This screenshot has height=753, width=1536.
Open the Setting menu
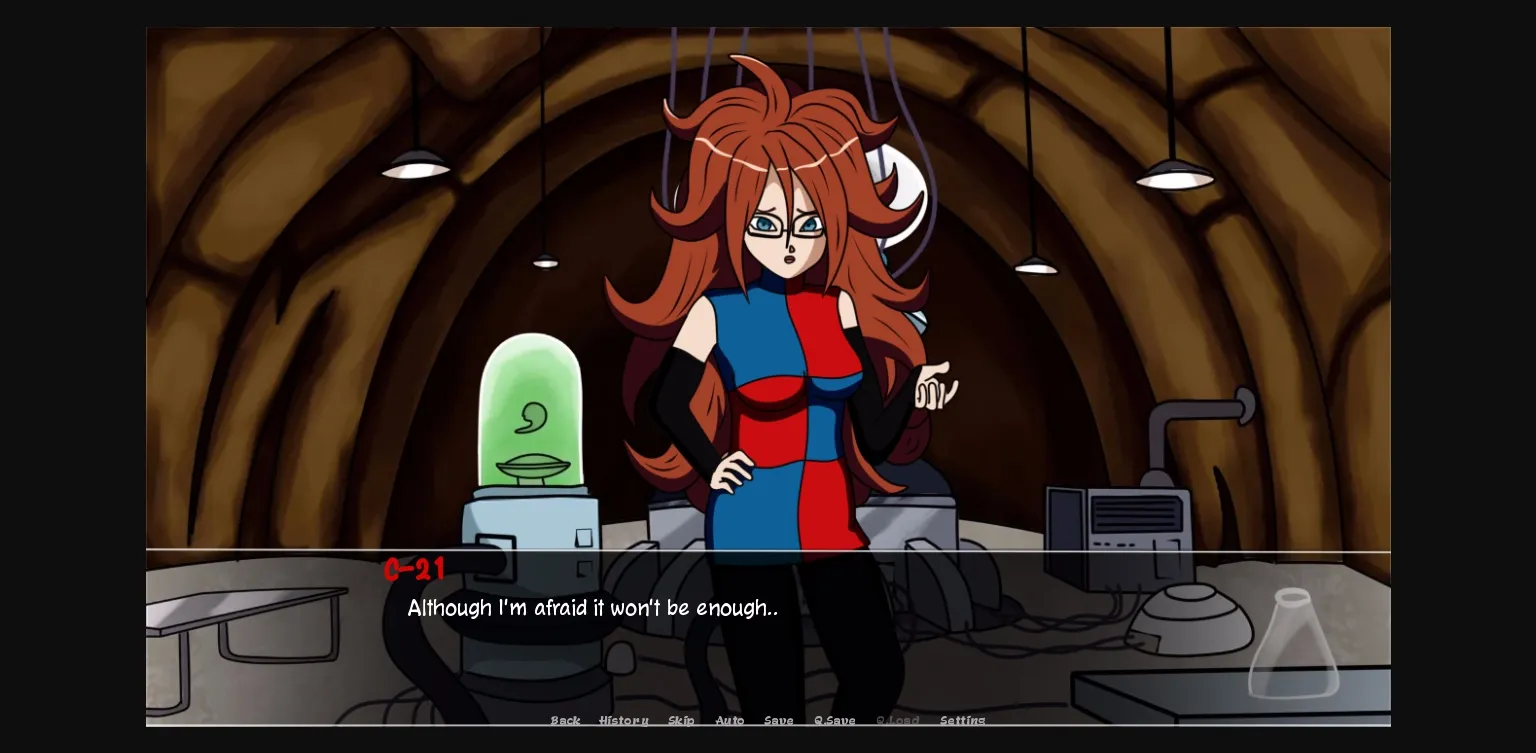(x=962, y=720)
